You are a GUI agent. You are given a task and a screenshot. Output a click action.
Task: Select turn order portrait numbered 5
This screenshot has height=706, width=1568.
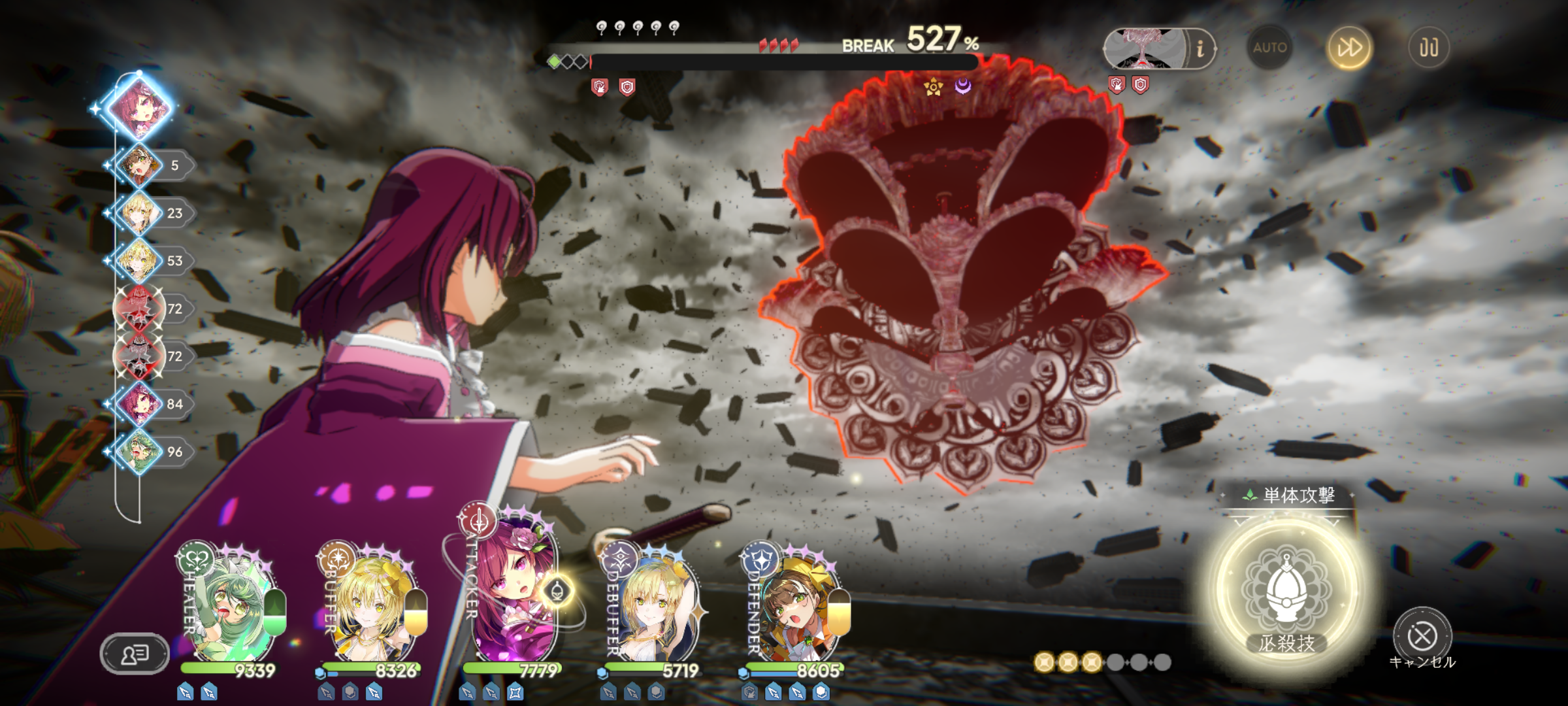tap(139, 165)
